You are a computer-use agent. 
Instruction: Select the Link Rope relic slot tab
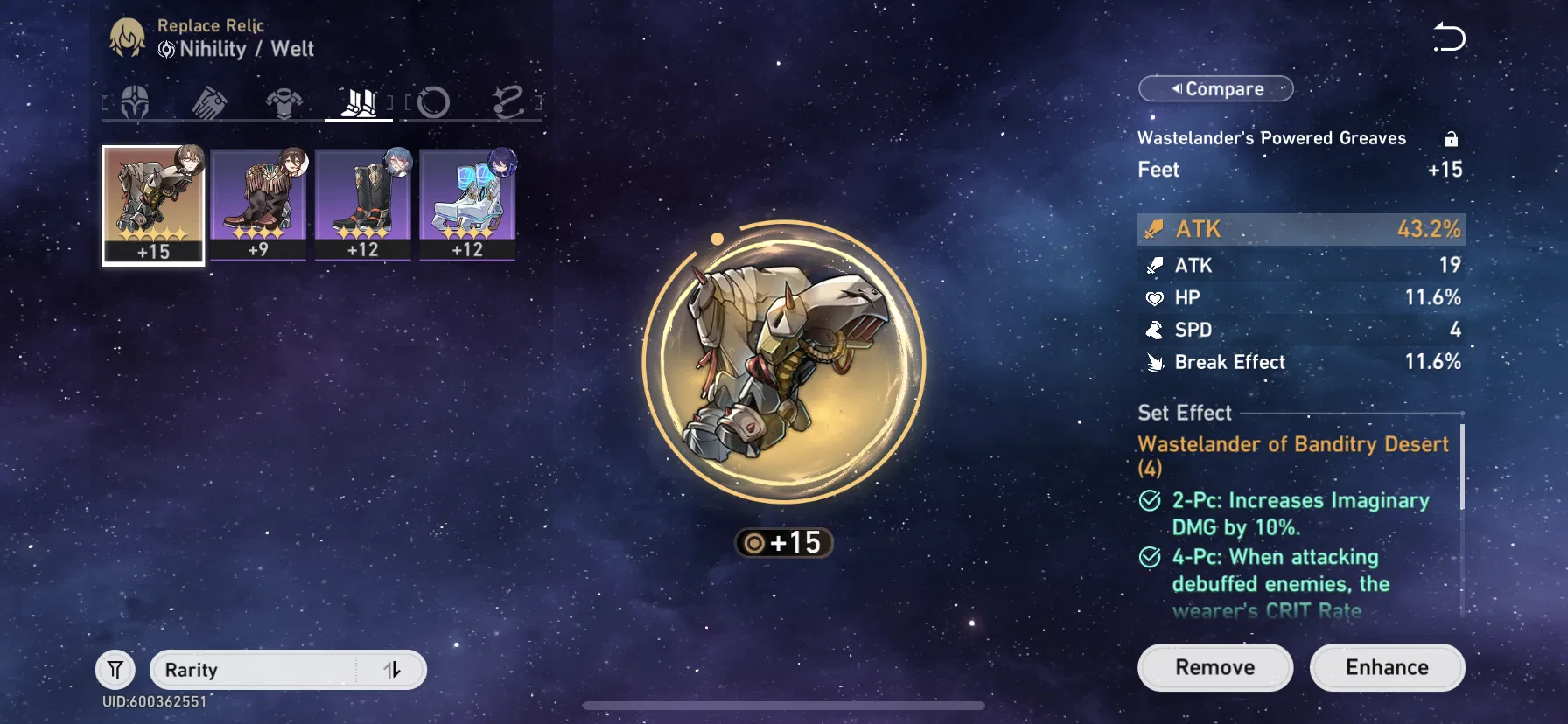pyautogui.click(x=508, y=103)
